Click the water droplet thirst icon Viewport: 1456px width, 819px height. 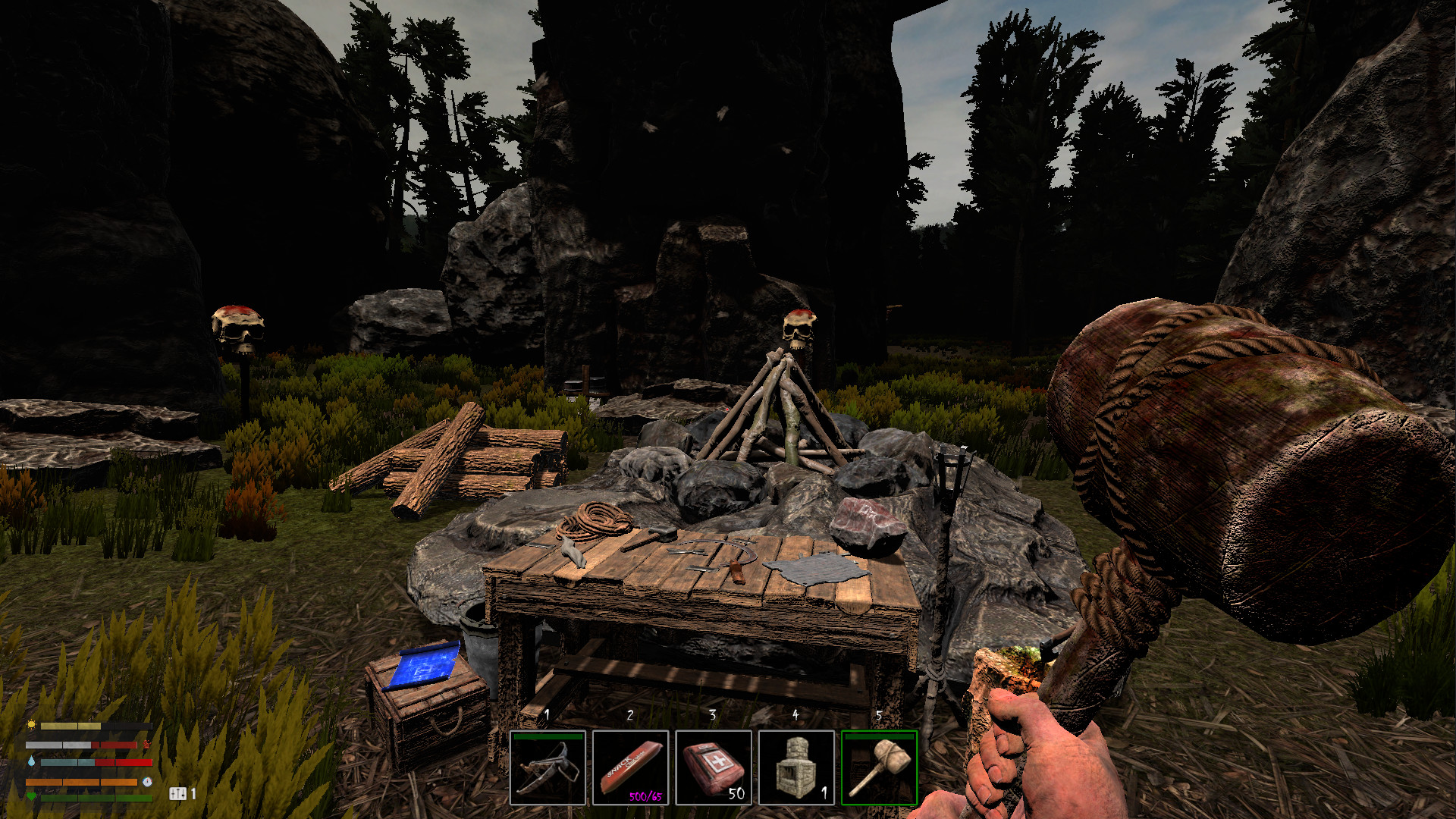[31, 761]
